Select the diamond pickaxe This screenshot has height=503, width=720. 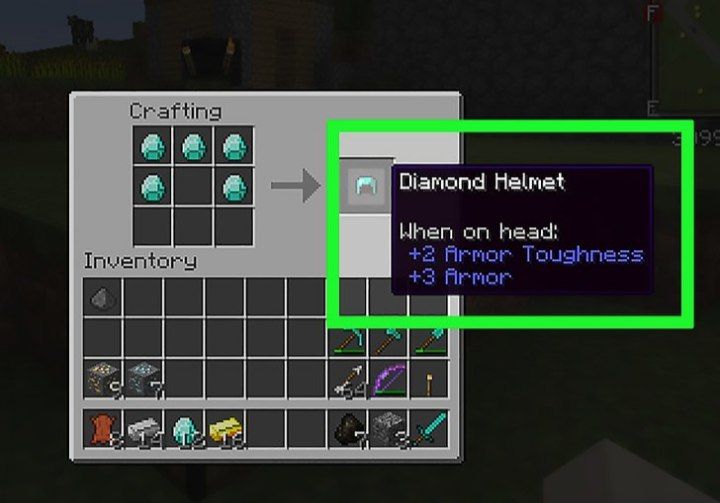point(349,338)
